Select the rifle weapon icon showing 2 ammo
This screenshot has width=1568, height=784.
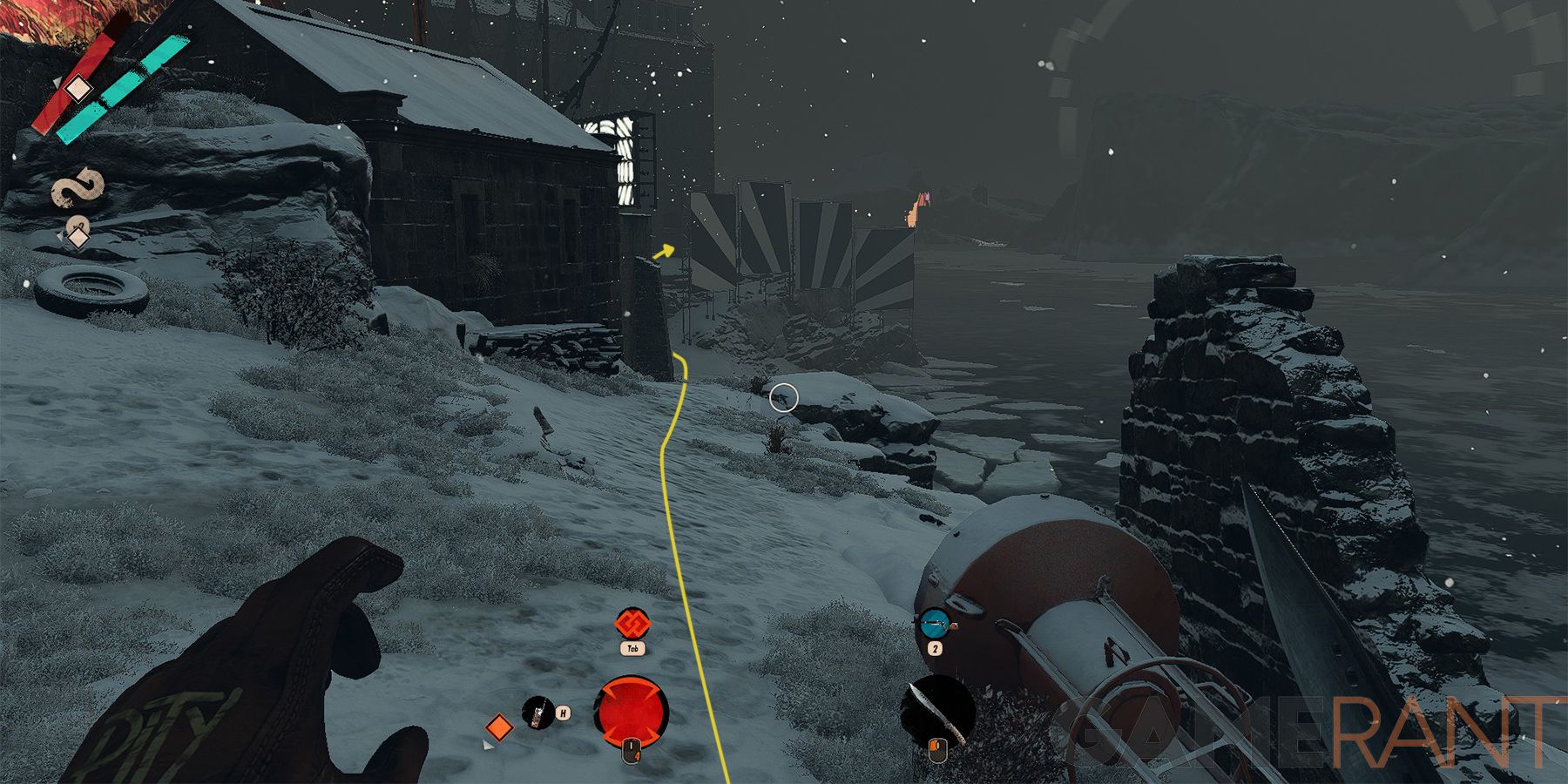point(936,623)
